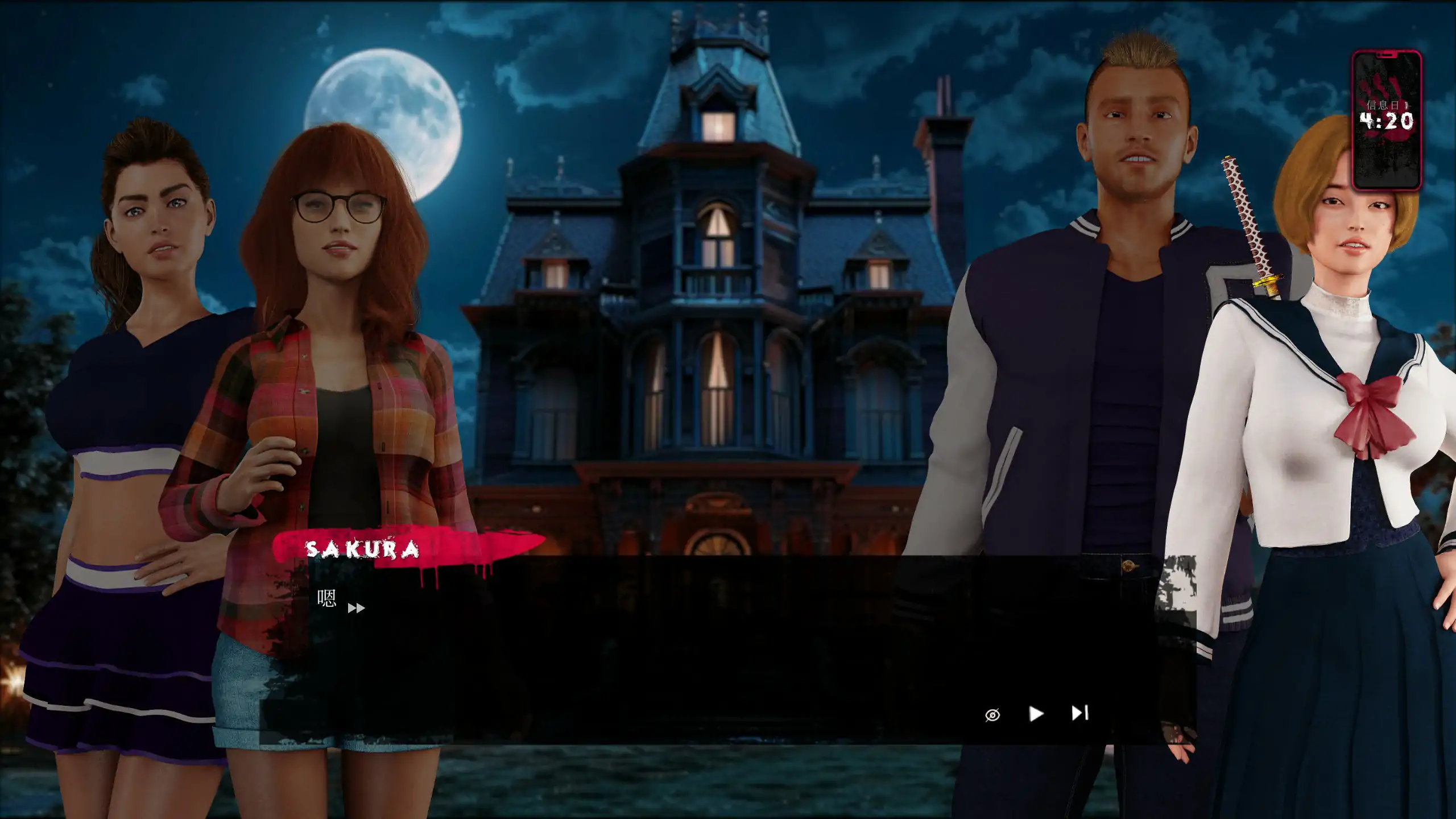Skip dialogue with the skip-forward button
The image size is (1456, 819).
(x=1079, y=713)
